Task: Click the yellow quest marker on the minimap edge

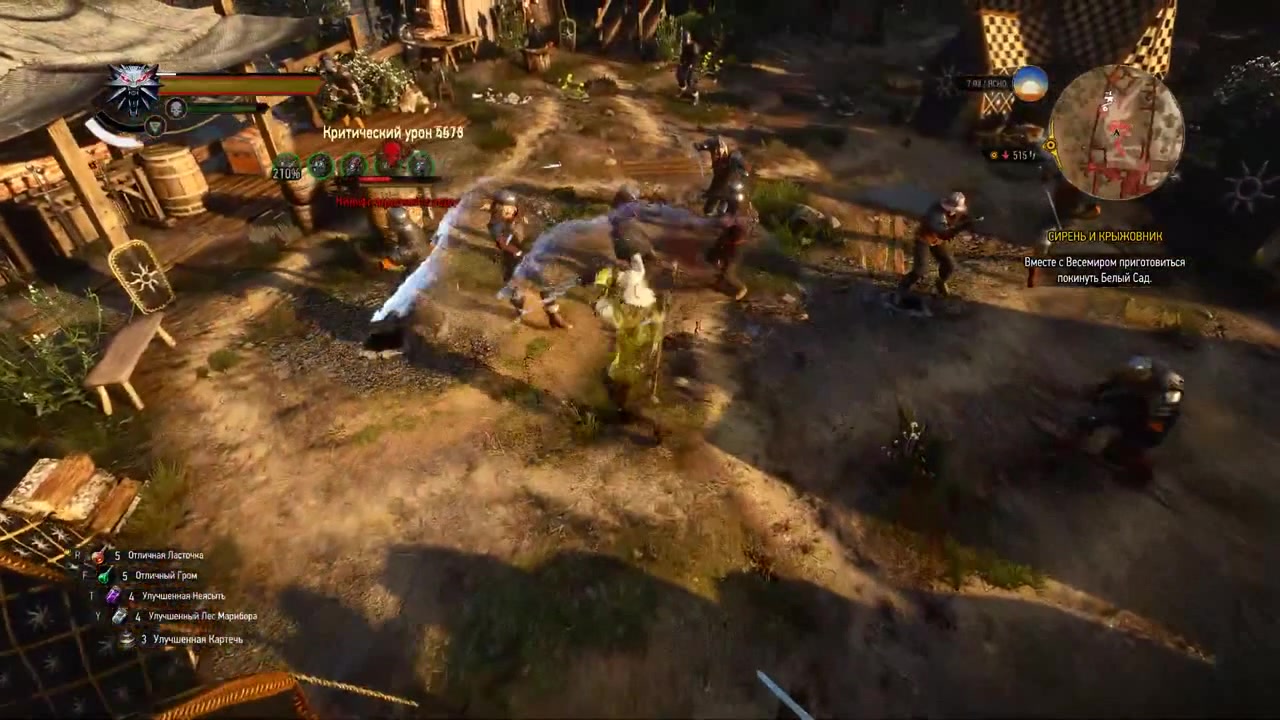Action: pos(1050,145)
